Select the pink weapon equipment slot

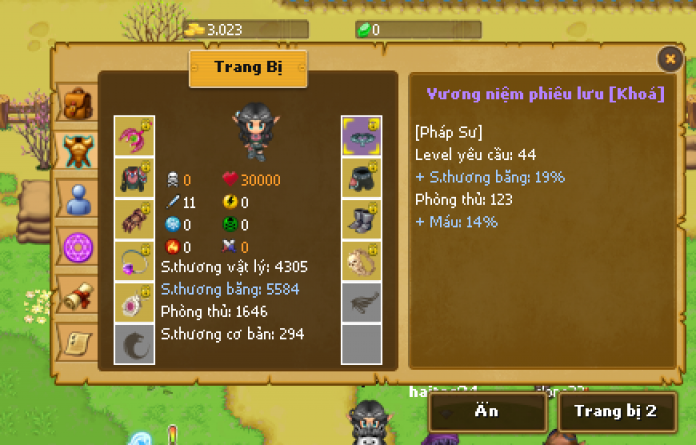pos(134,135)
